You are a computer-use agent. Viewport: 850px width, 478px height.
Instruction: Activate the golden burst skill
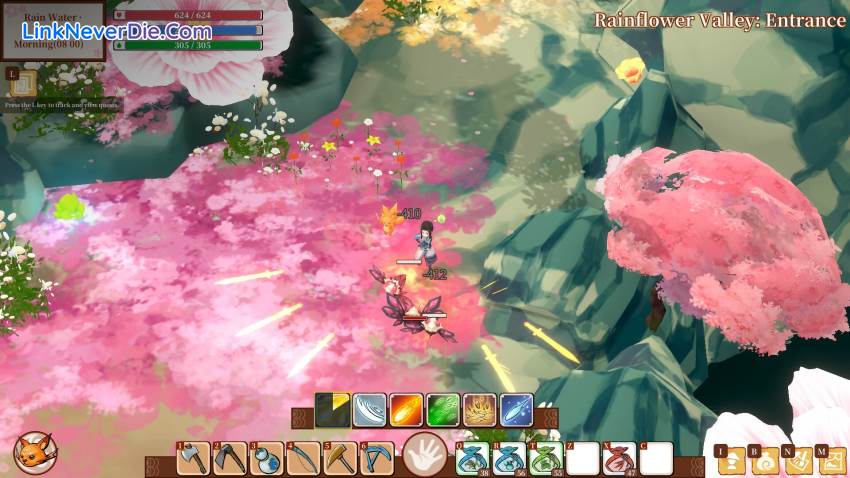(480, 410)
